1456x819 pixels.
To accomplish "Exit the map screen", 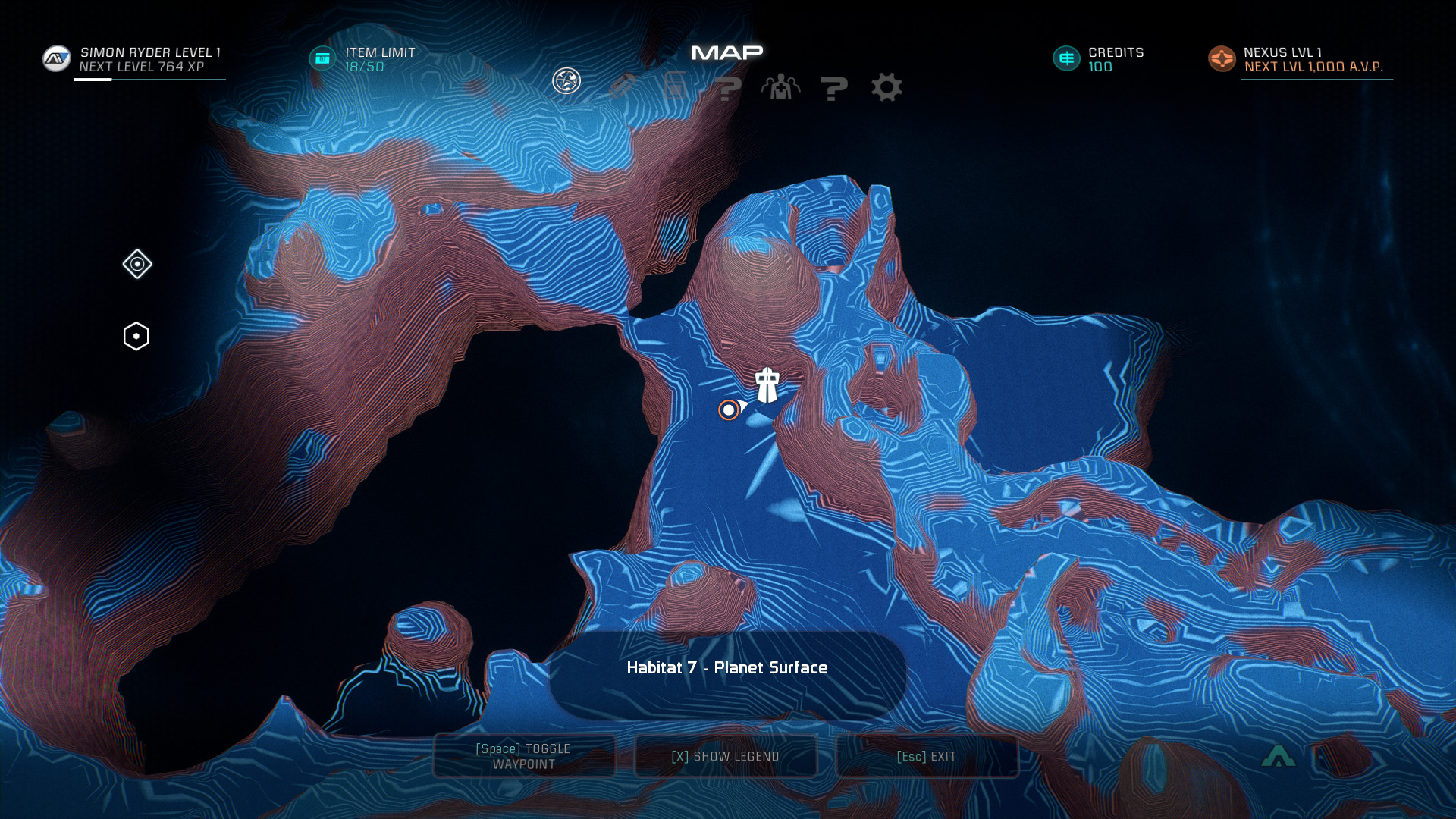I will 927,756.
